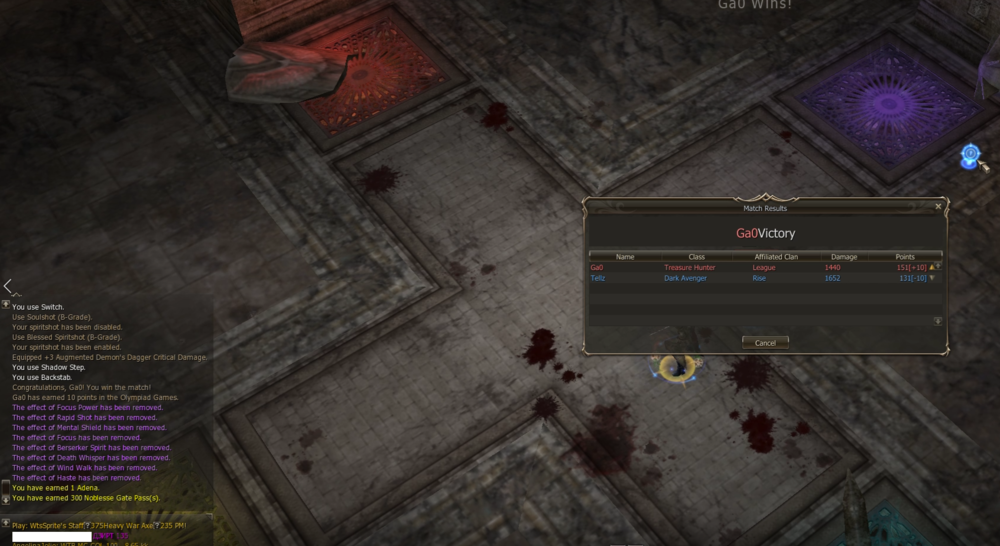Click results list scroll-up arrow
The height and width of the screenshot is (546, 1000).
point(938,266)
